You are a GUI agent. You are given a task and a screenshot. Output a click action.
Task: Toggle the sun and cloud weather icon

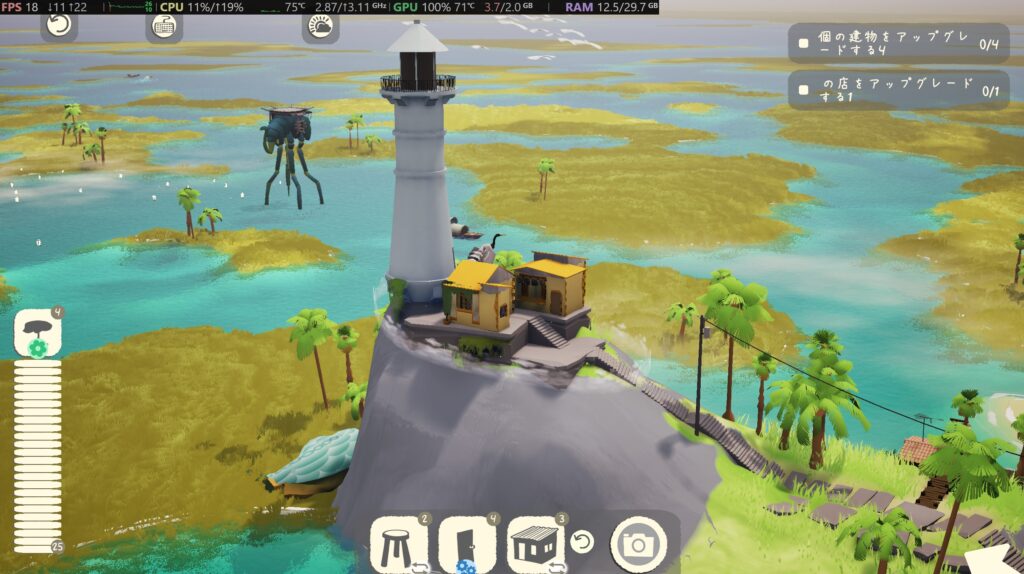pyautogui.click(x=320, y=26)
